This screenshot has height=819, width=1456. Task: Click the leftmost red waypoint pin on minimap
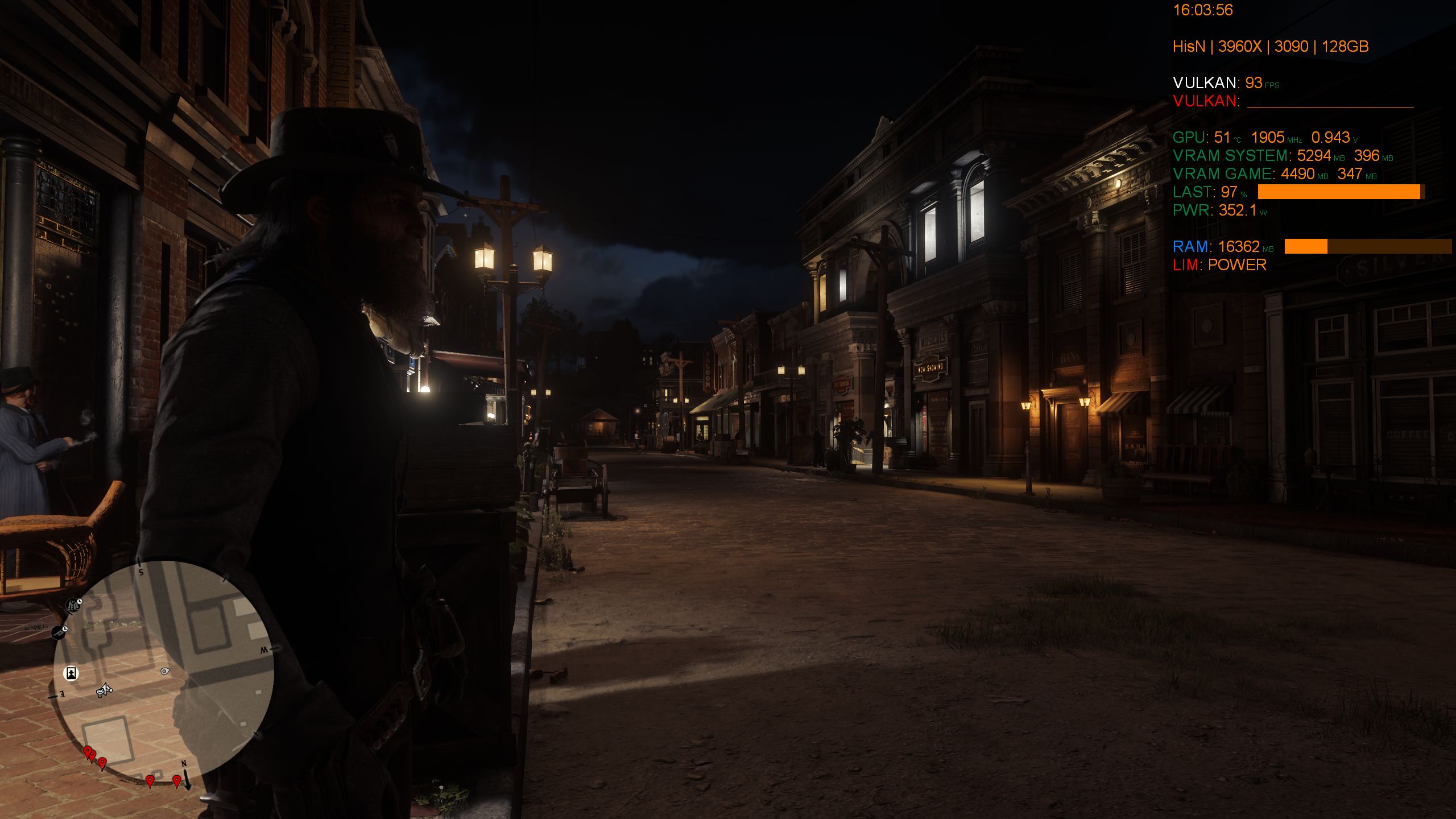pos(88,751)
